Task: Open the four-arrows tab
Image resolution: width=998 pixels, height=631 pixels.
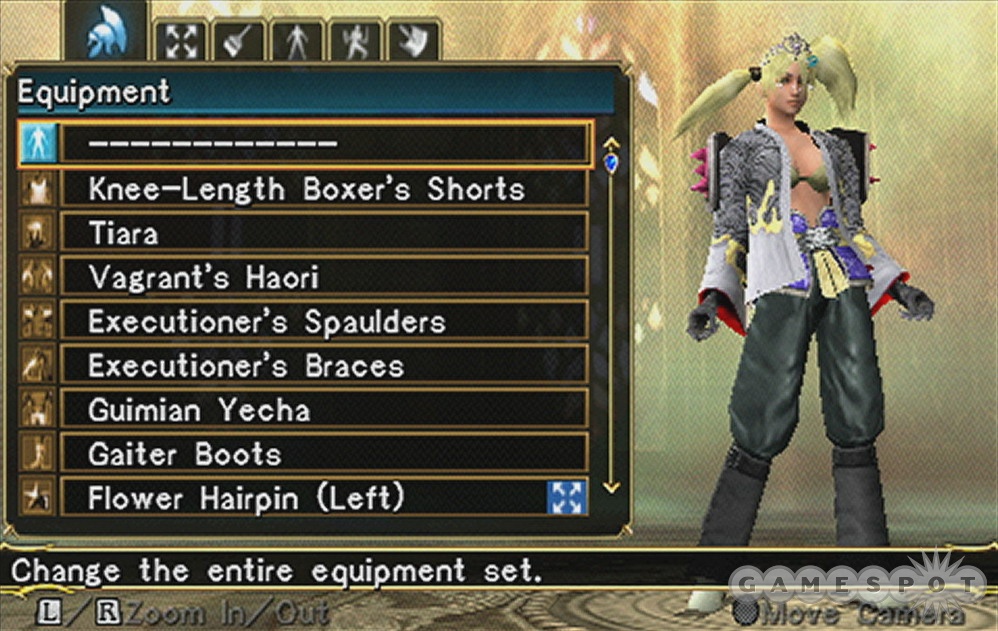Action: point(181,42)
